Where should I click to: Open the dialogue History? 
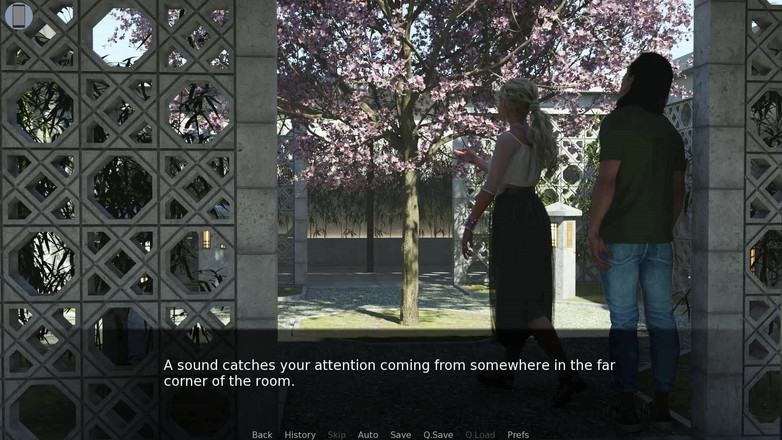coord(300,435)
